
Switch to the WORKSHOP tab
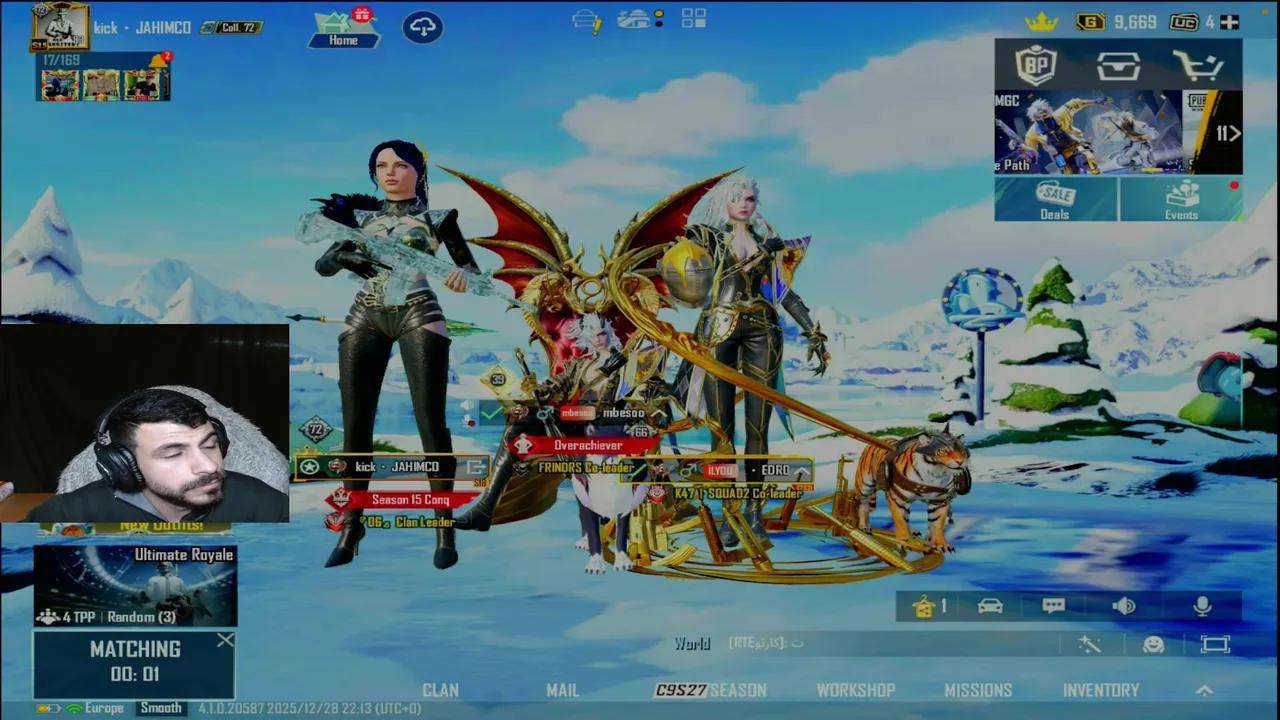click(x=856, y=690)
